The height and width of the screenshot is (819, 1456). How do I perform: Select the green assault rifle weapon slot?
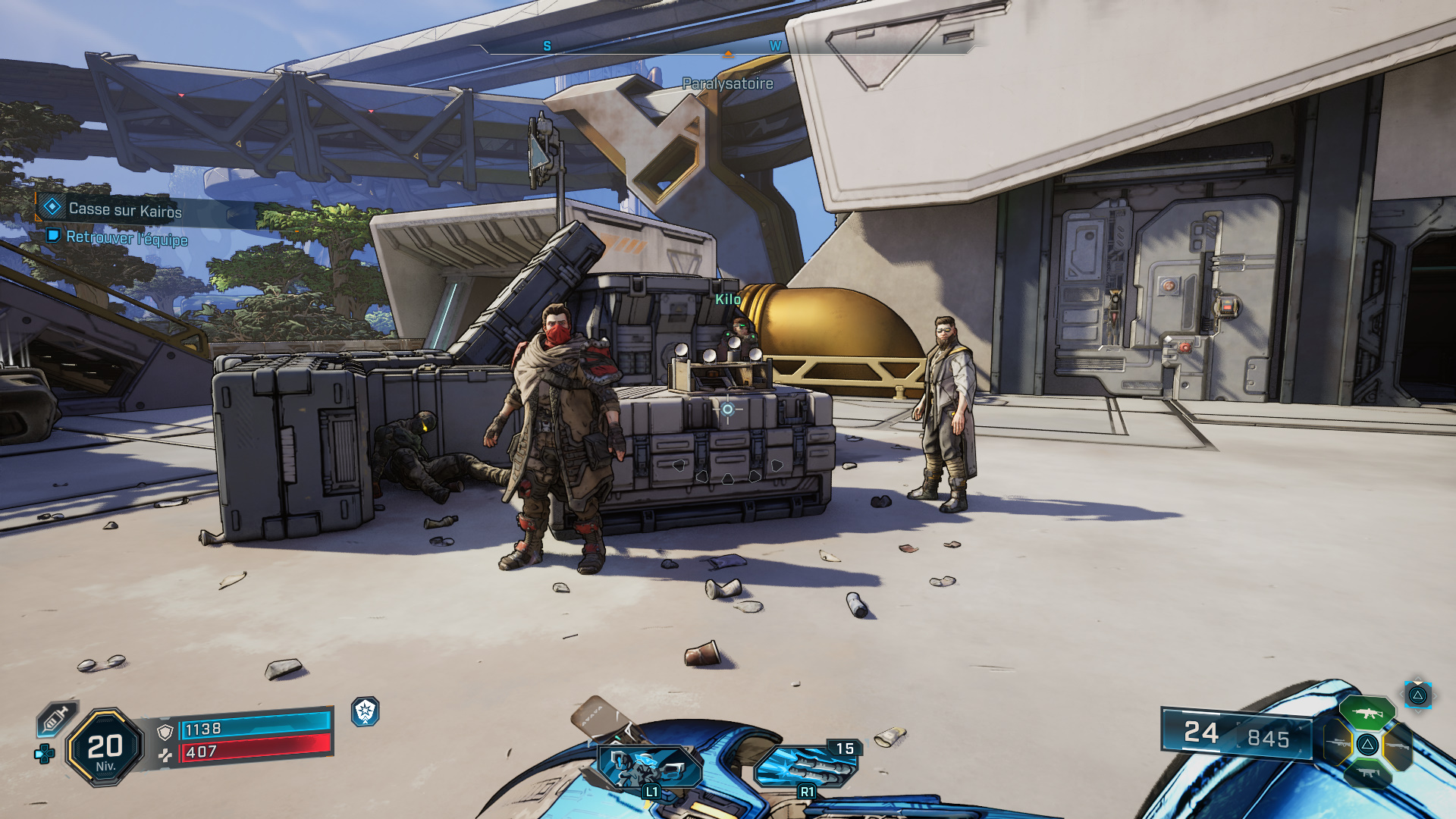click(x=1367, y=714)
